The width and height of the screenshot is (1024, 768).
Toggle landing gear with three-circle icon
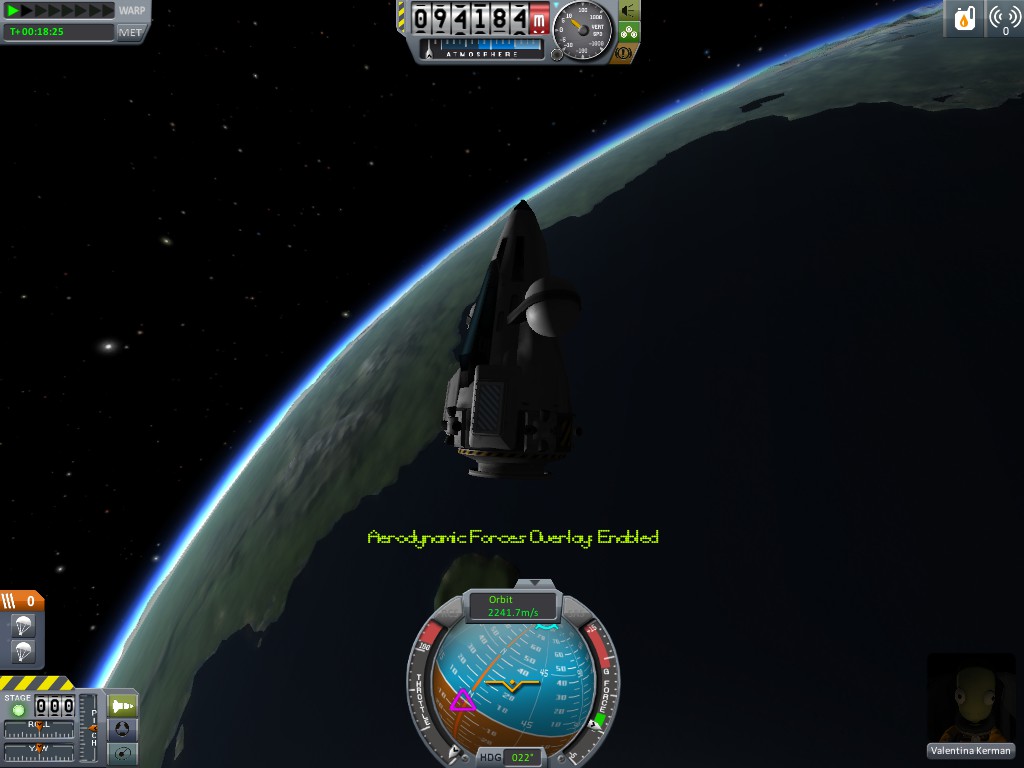pos(630,31)
